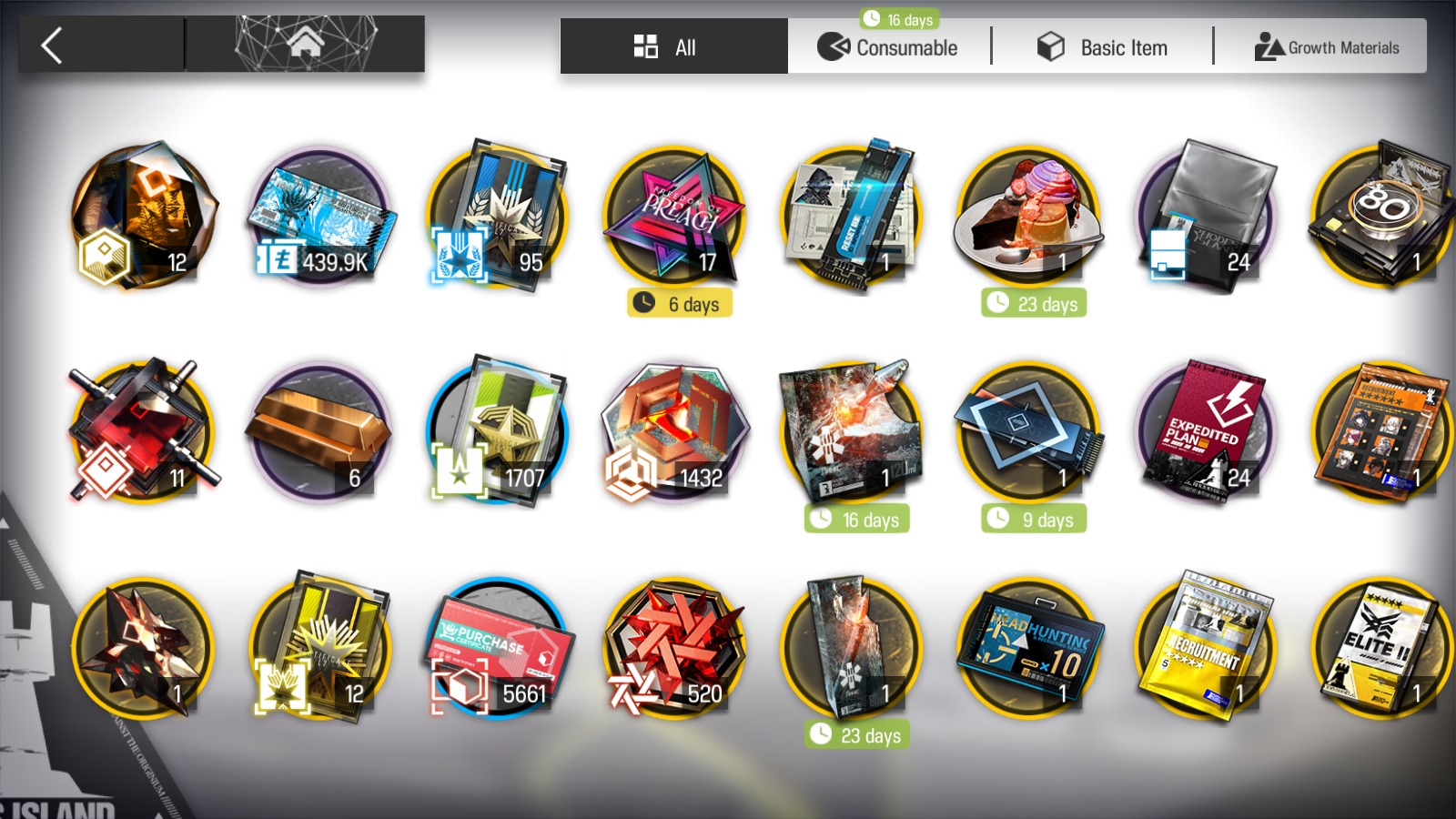The image size is (1456, 819).
Task: Select the All filter tab
Action: pos(672,47)
